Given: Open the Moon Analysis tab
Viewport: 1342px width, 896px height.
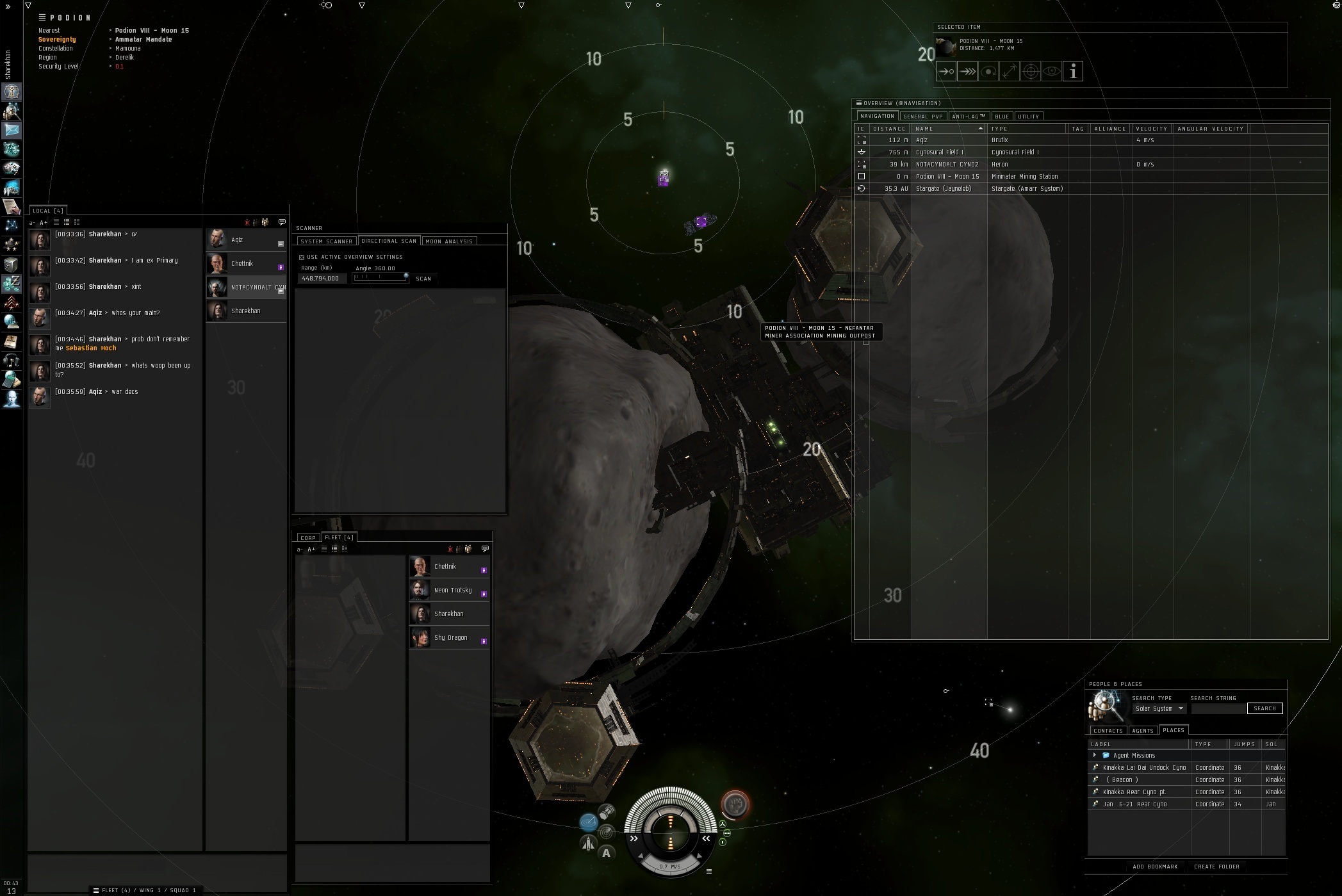Looking at the screenshot, I should (x=449, y=241).
